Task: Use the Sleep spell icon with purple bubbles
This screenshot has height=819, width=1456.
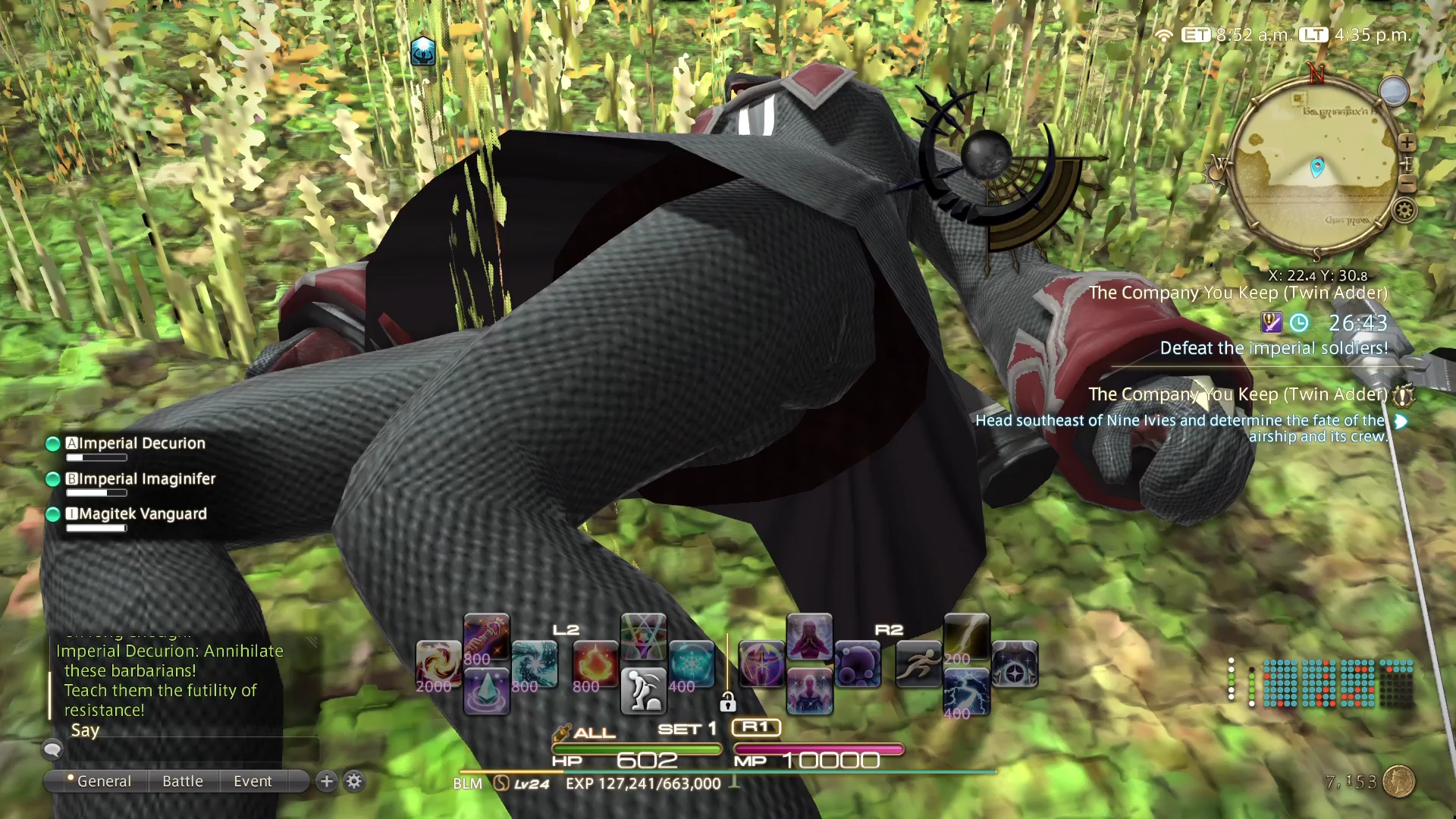Action: pyautogui.click(x=856, y=662)
